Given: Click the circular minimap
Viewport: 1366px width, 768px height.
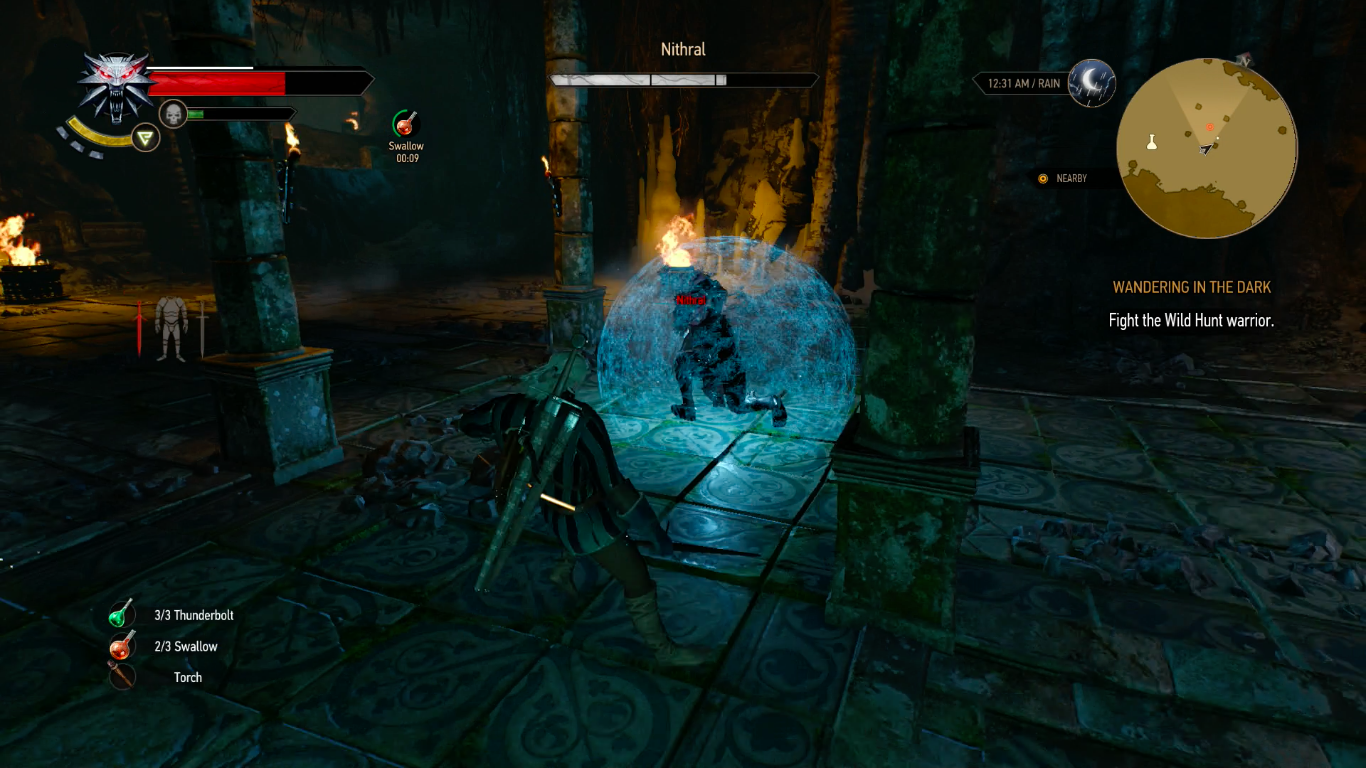Looking at the screenshot, I should click(x=1206, y=148).
